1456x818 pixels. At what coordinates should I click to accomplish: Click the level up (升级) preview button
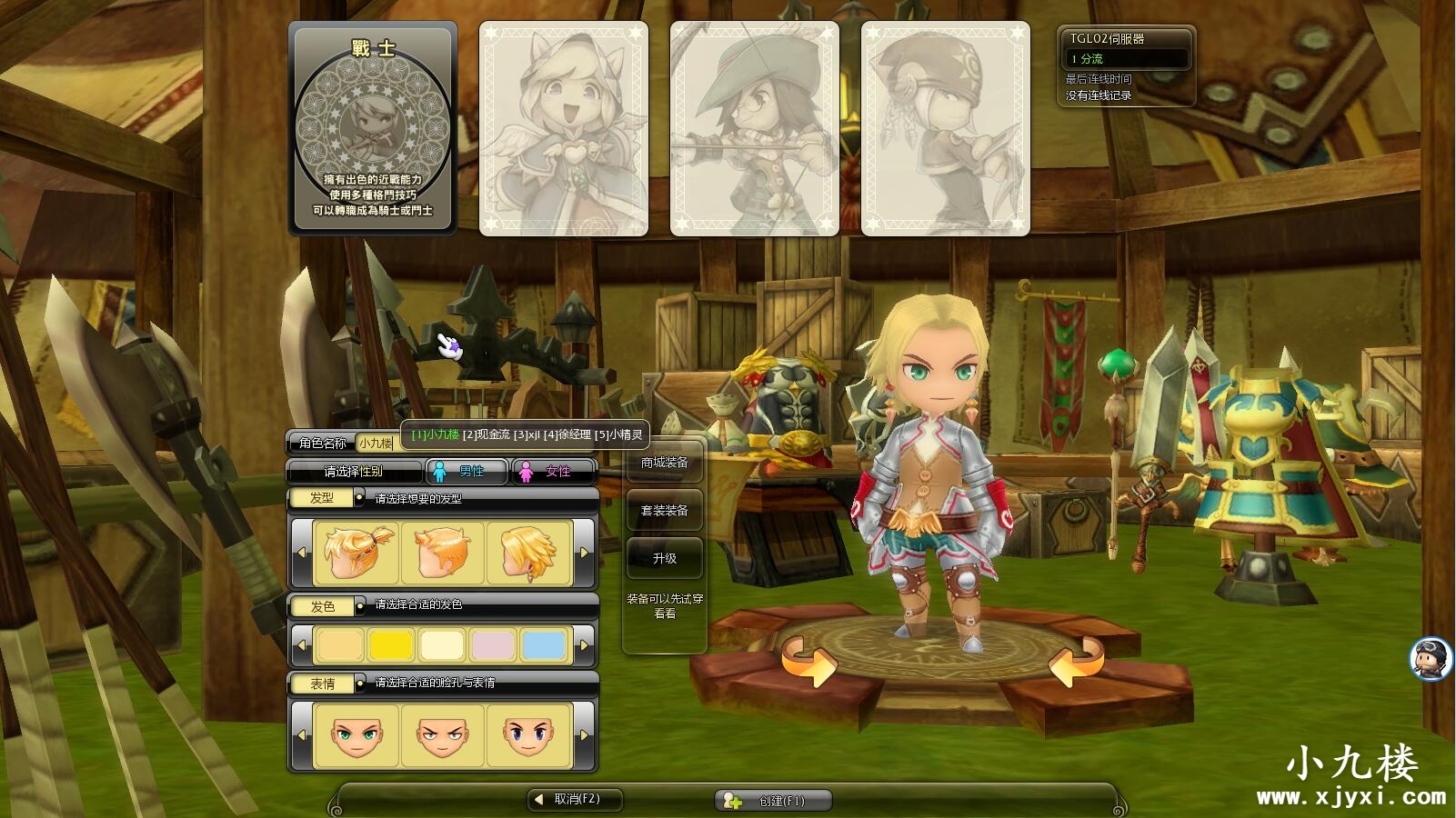664,558
